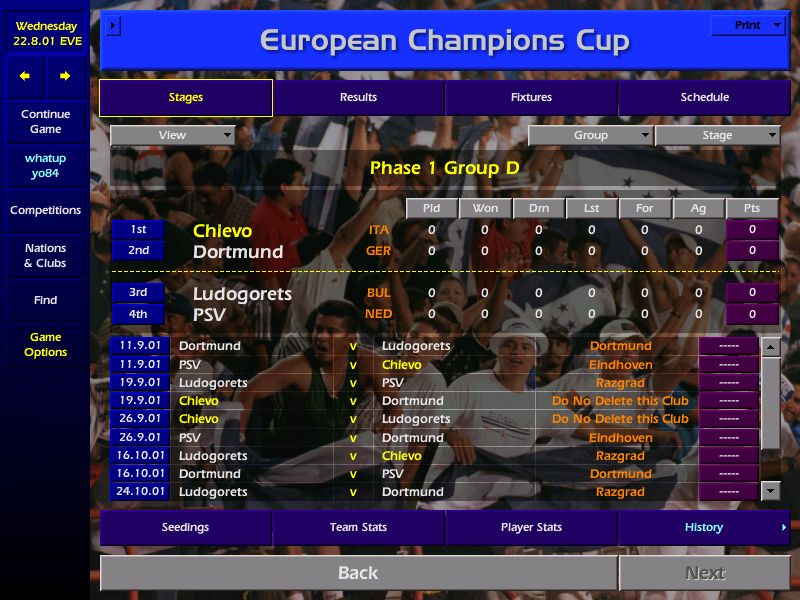Open the Print dropdown

[748, 25]
